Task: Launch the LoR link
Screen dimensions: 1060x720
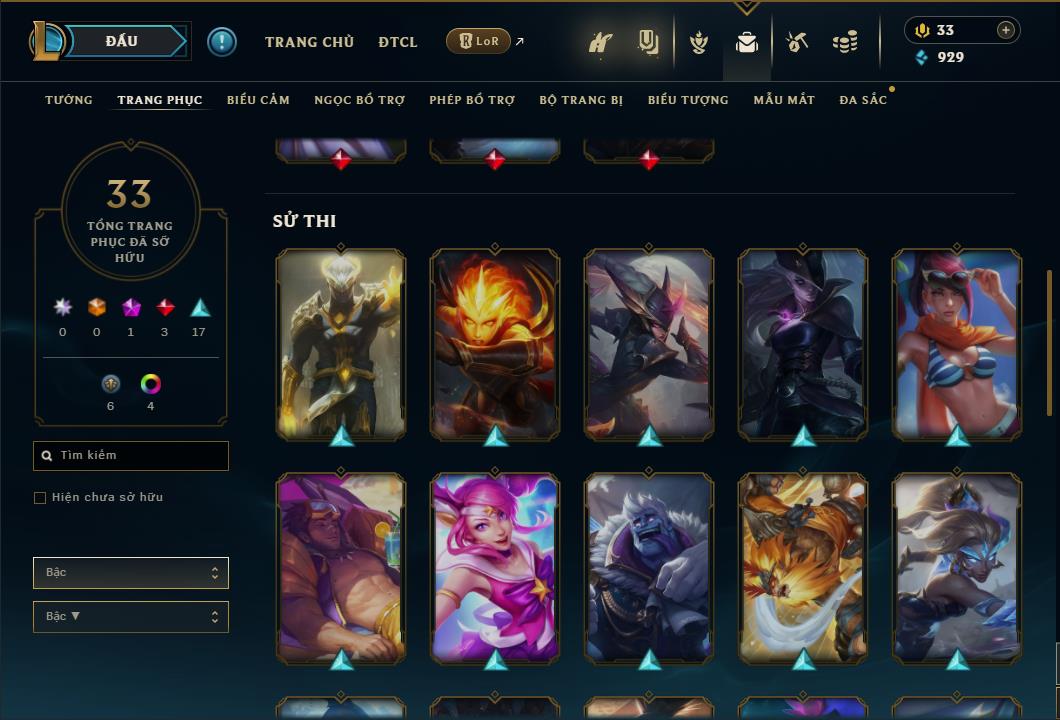Action: point(479,41)
